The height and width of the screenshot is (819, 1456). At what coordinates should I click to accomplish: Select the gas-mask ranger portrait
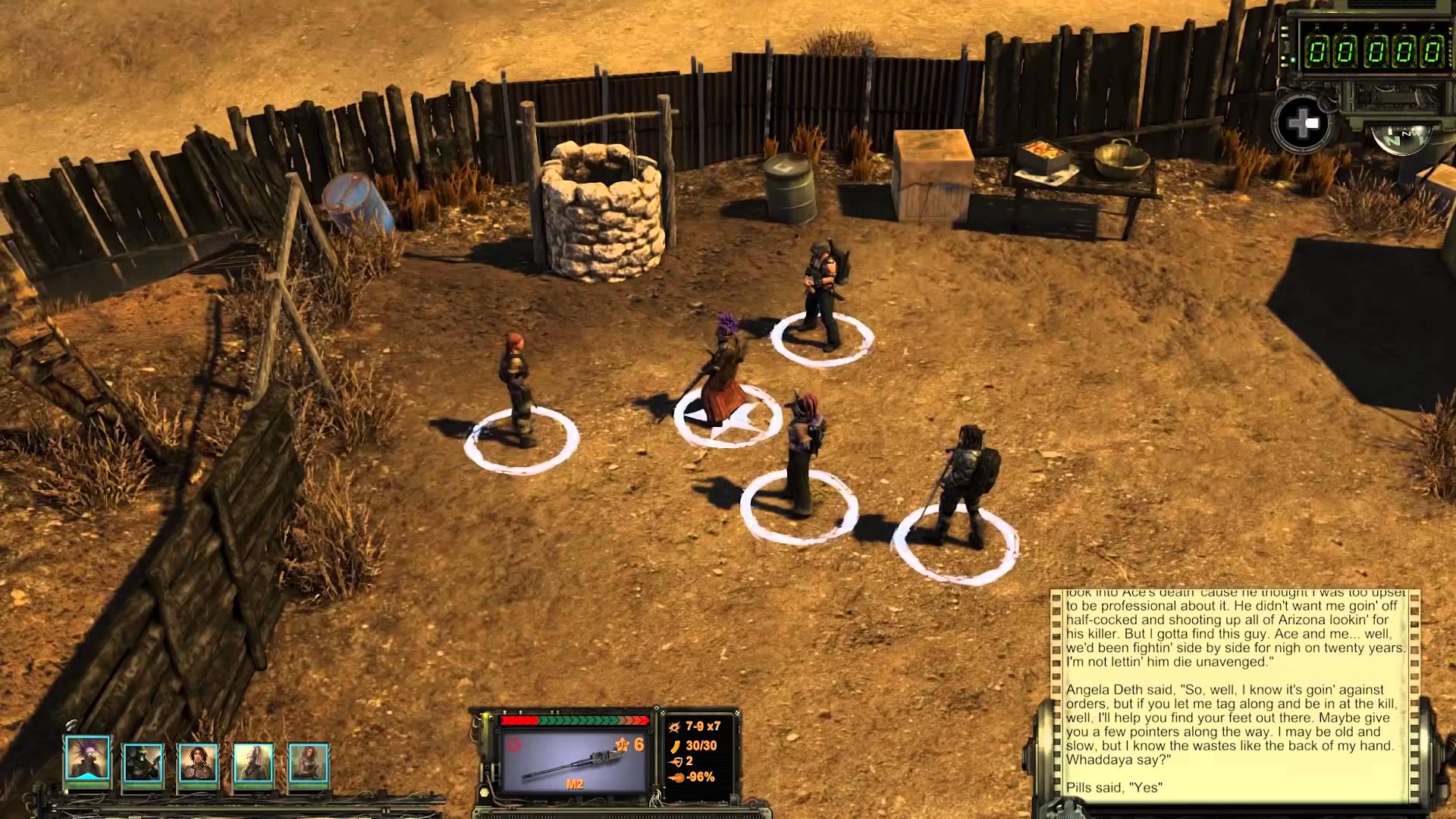point(143,762)
